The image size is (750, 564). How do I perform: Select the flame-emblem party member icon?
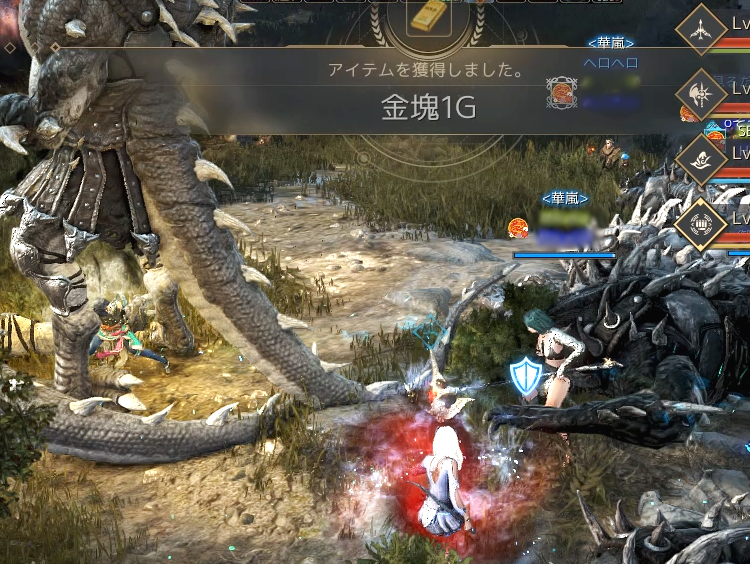(x=701, y=157)
